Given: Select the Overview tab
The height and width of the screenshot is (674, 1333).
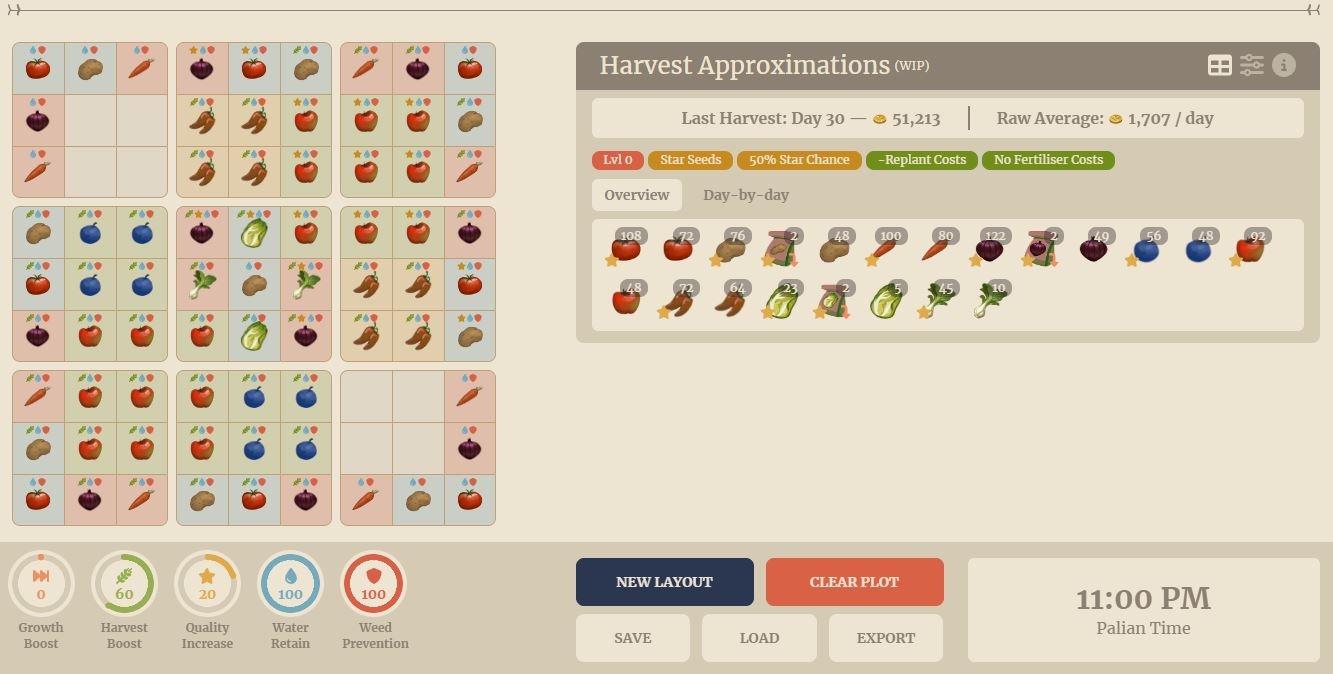Looking at the screenshot, I should pos(636,195).
